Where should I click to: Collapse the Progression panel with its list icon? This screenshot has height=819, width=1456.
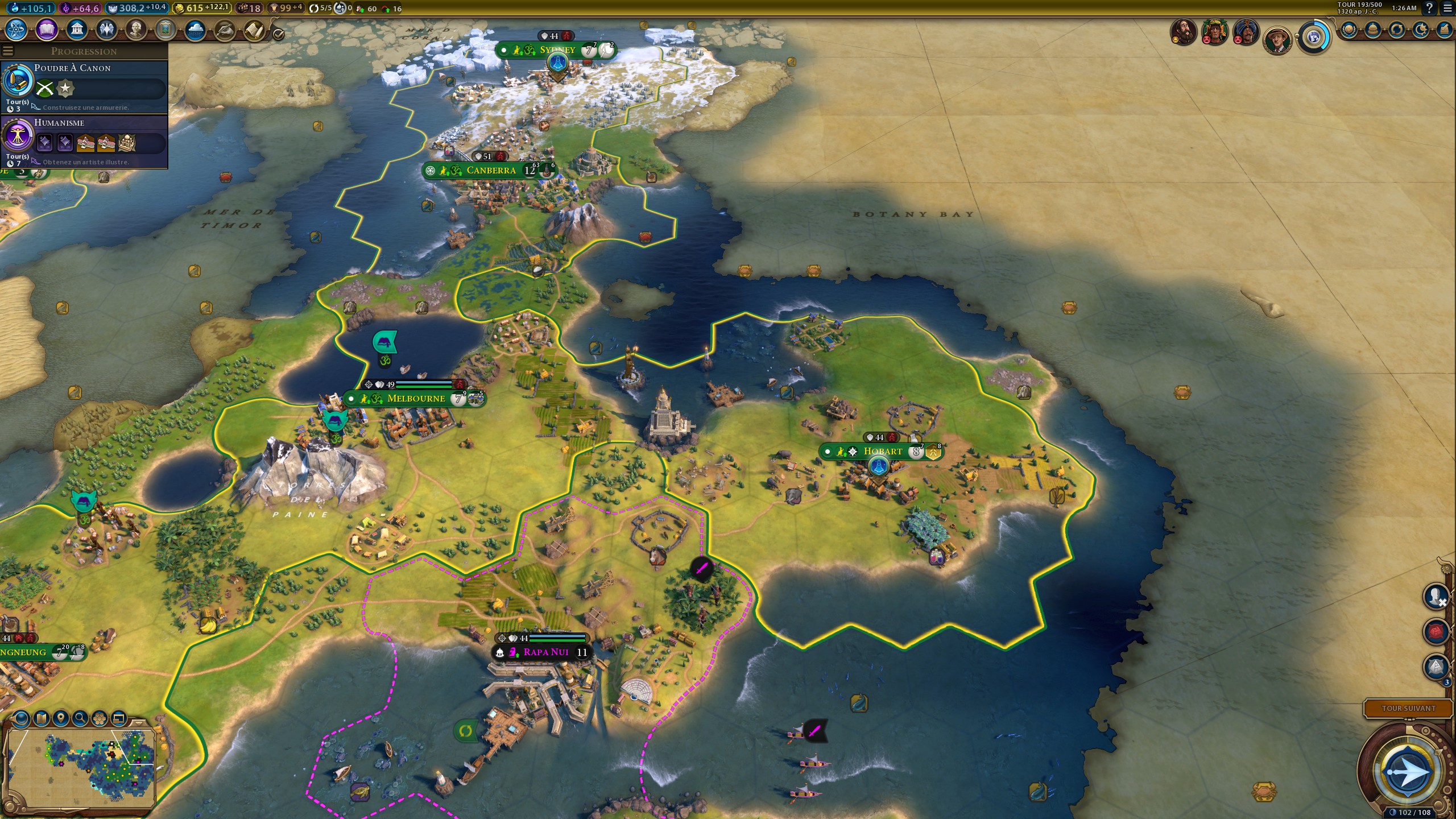pos(7,51)
